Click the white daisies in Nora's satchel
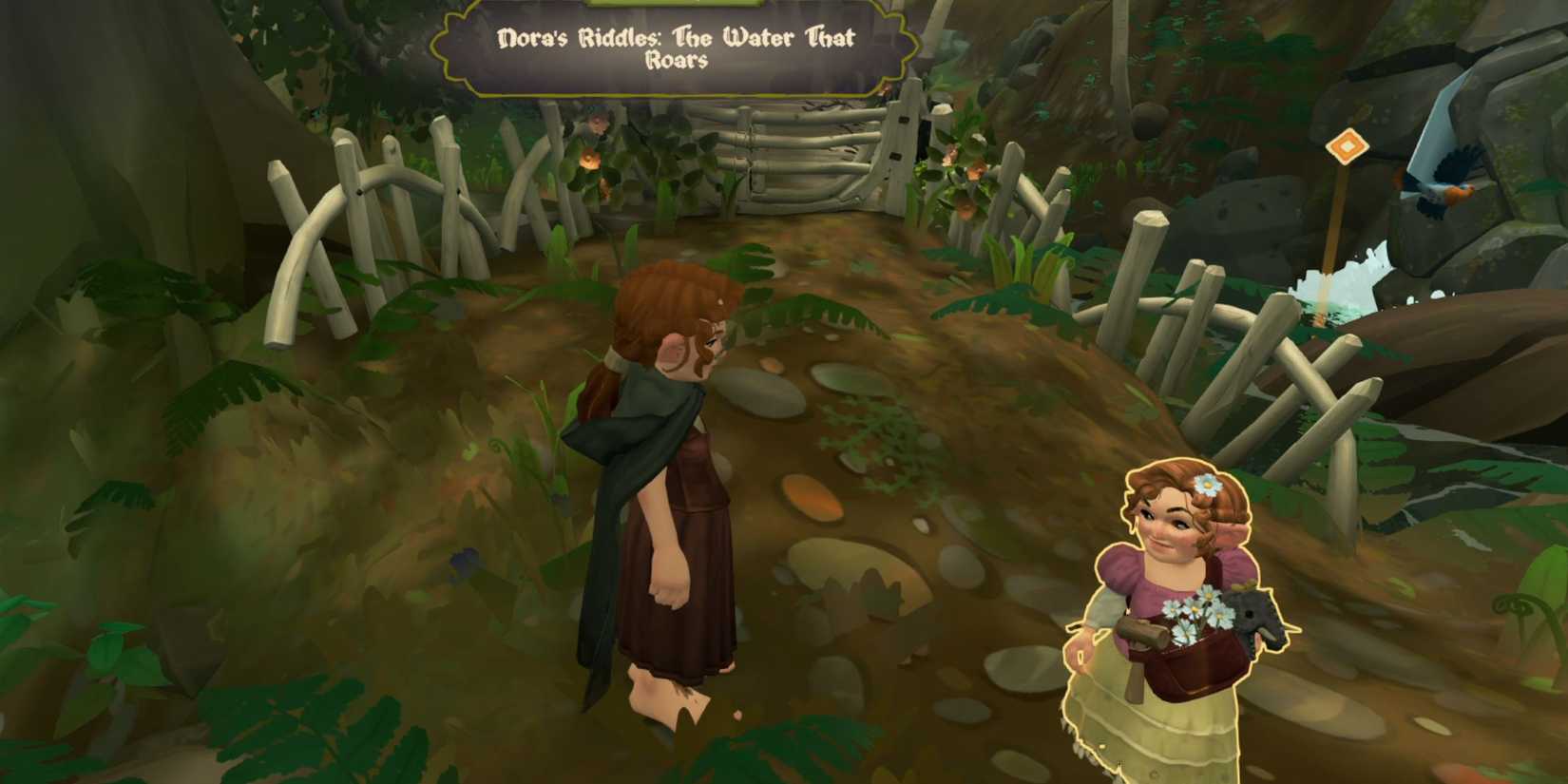Viewport: 1568px width, 784px height. click(1195, 613)
